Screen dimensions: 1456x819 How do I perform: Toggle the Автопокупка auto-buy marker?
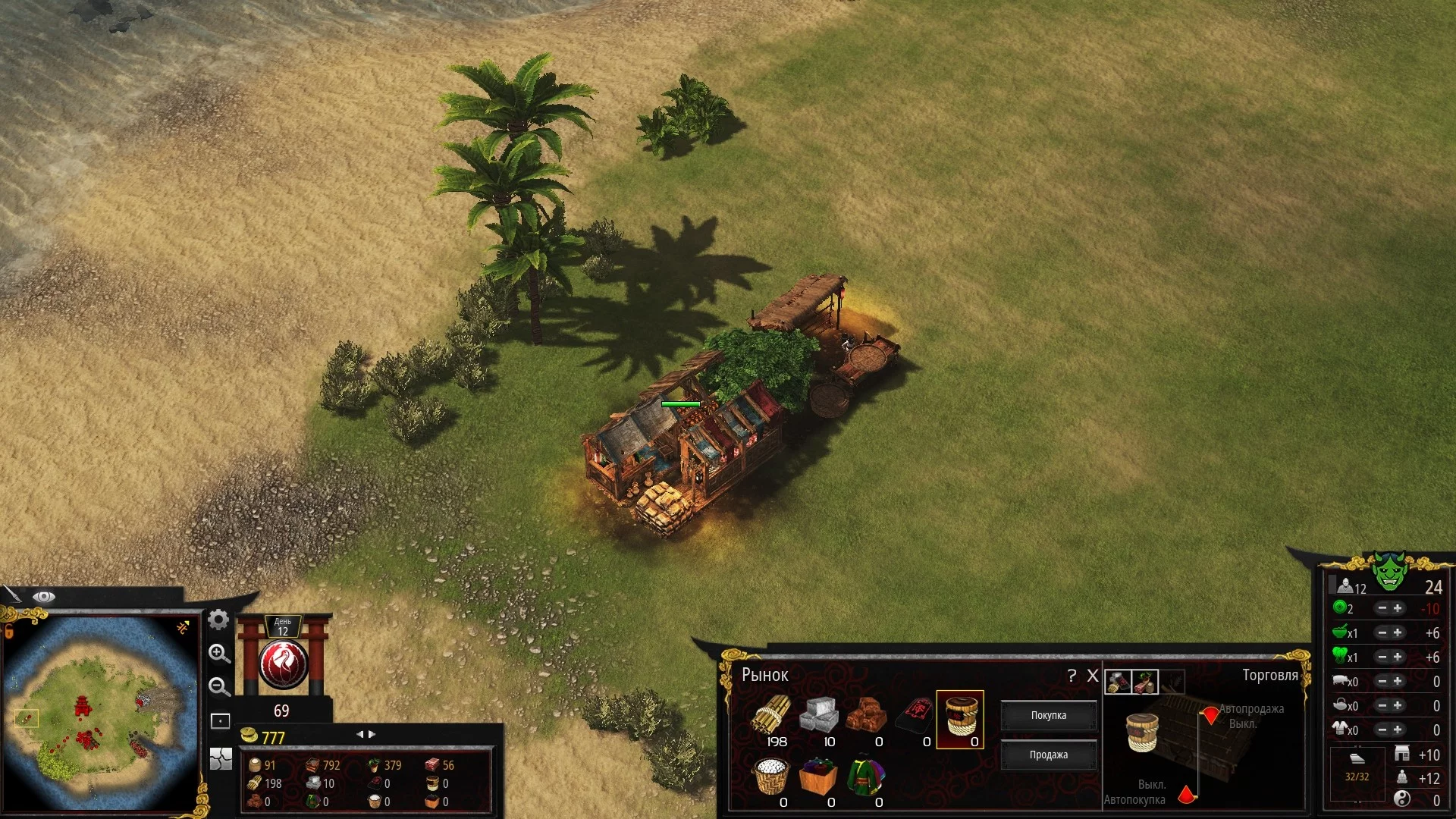click(1187, 795)
